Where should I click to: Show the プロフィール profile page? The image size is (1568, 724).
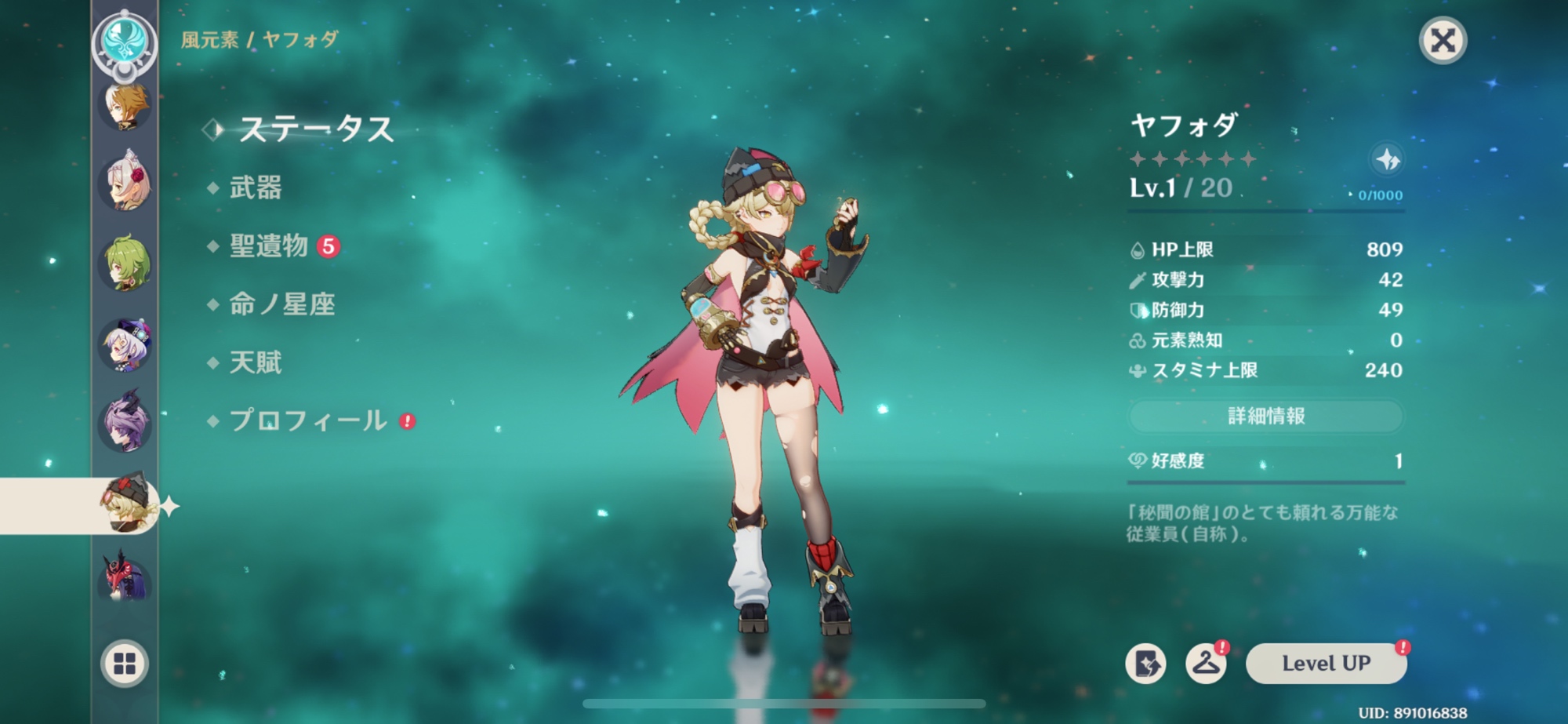point(307,420)
